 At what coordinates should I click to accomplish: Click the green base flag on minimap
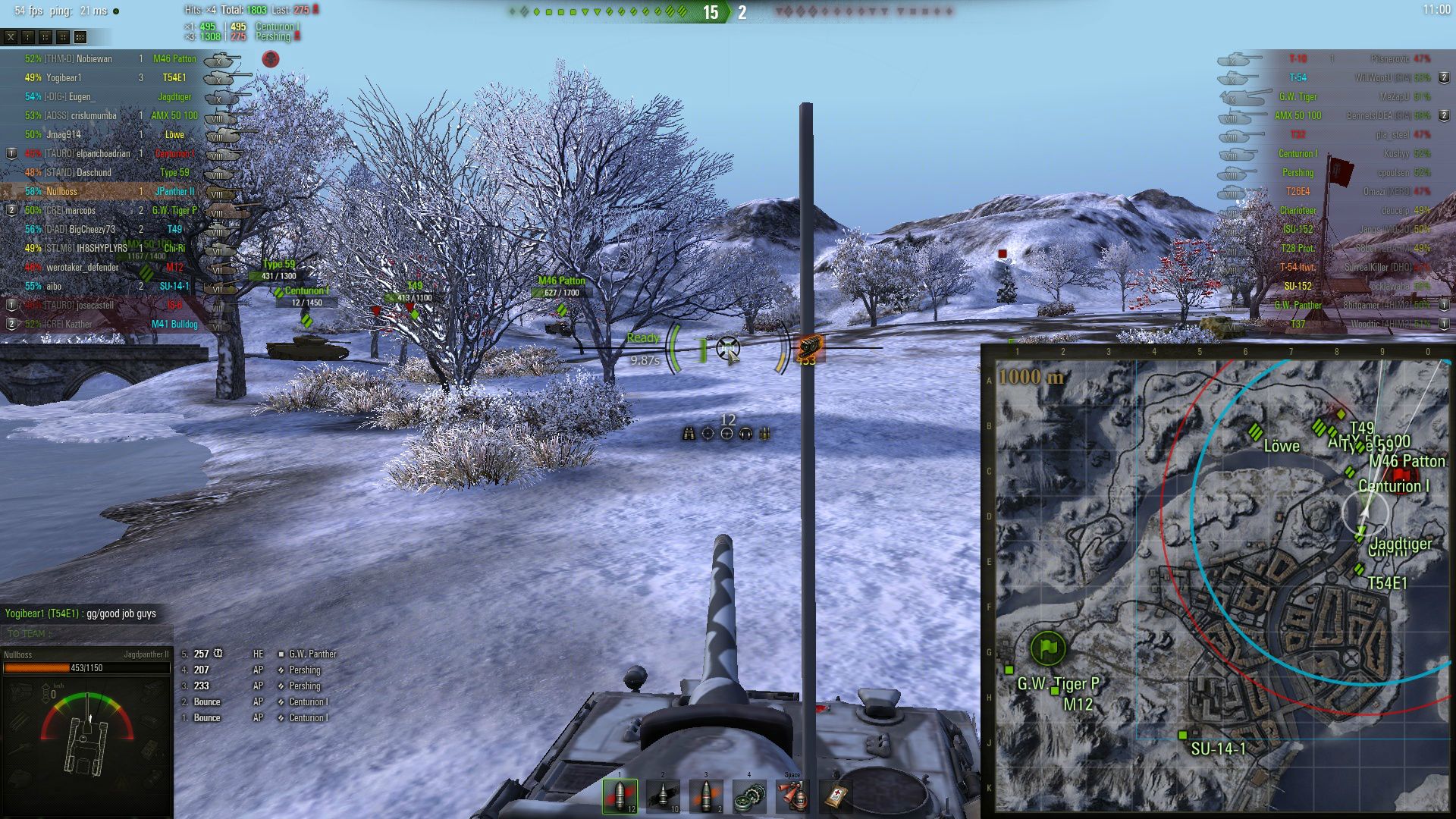pos(1048,648)
